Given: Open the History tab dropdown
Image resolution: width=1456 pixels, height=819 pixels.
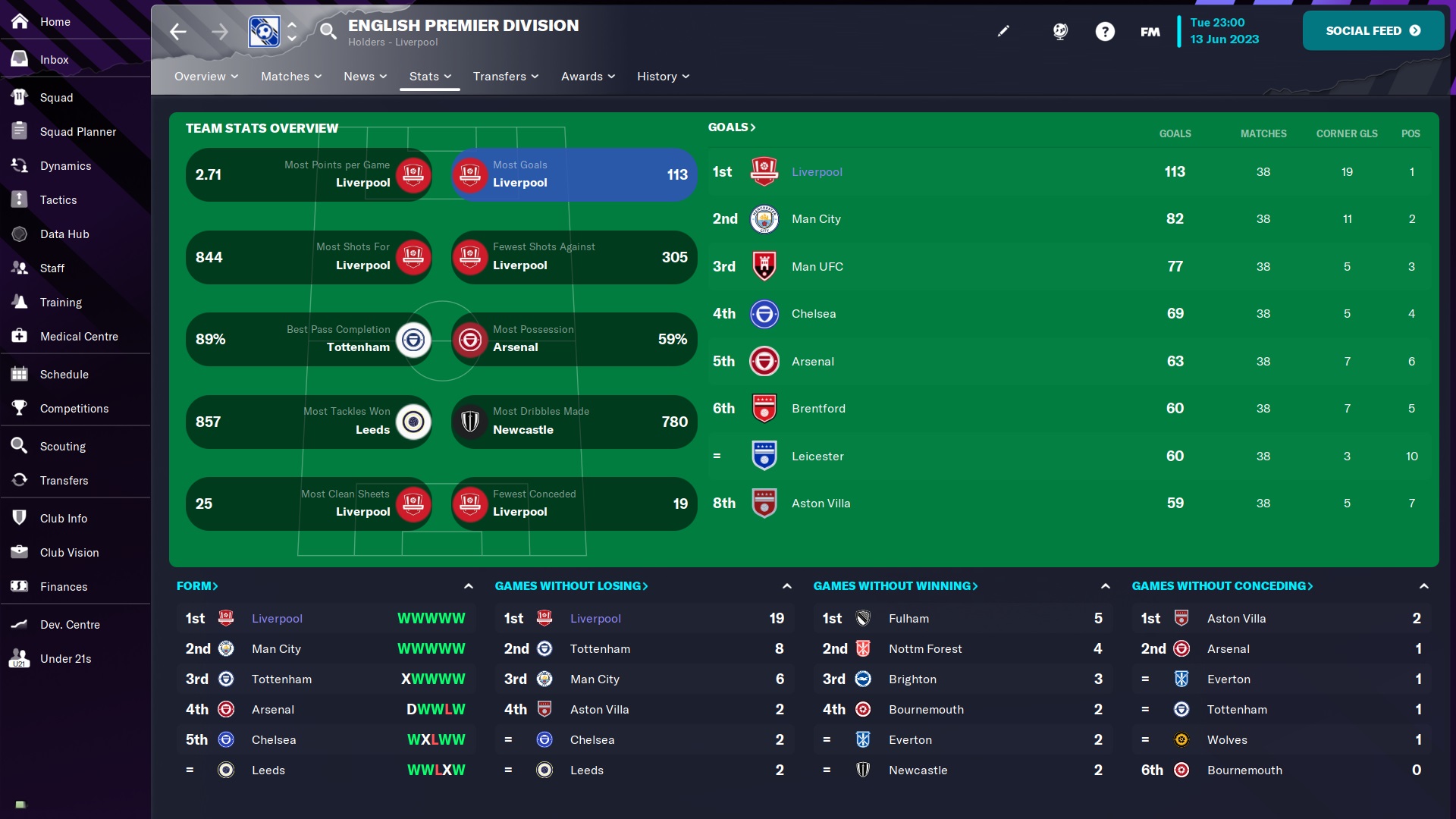Looking at the screenshot, I should click(663, 77).
